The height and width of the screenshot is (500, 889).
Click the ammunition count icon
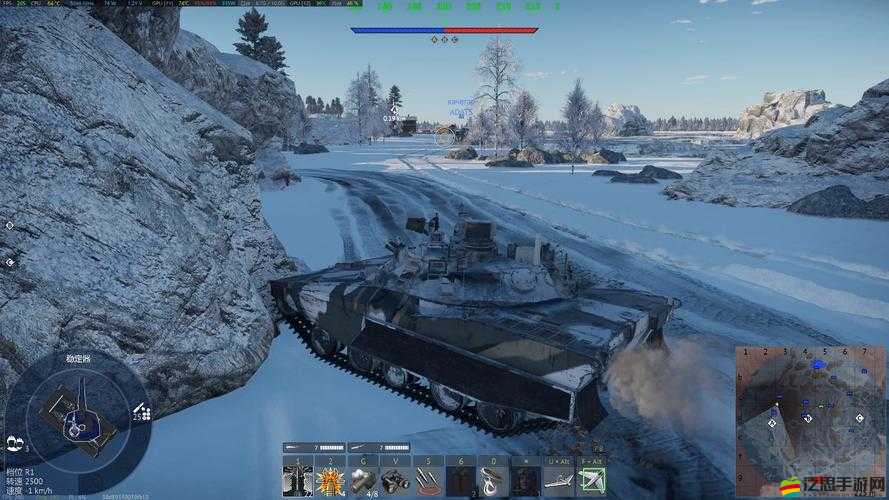tap(141, 413)
